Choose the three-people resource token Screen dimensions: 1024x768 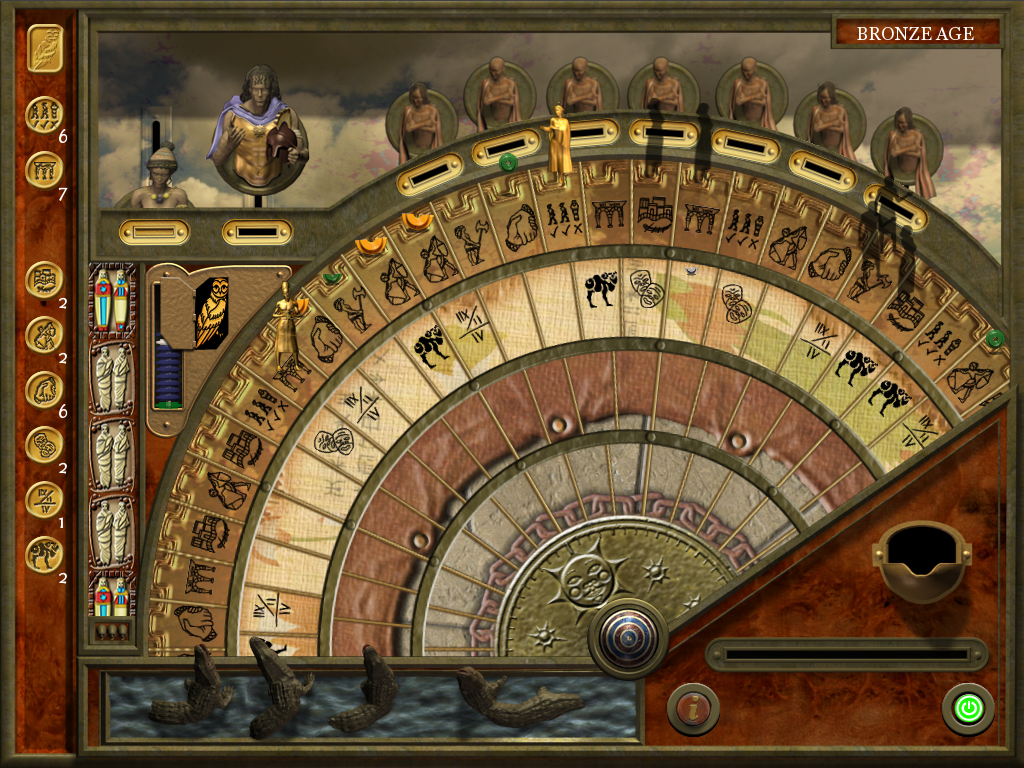(45, 115)
